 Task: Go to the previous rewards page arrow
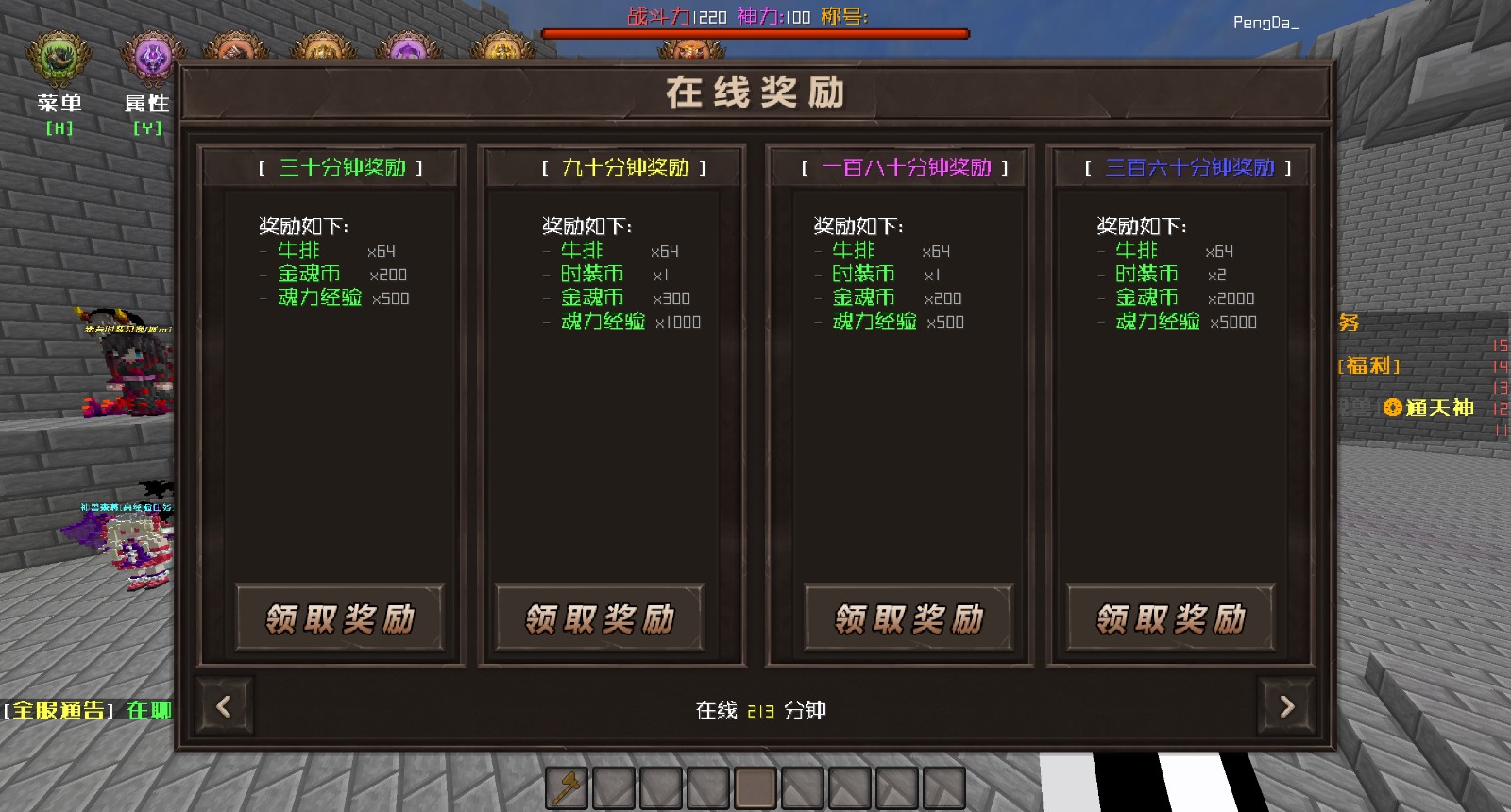click(224, 706)
